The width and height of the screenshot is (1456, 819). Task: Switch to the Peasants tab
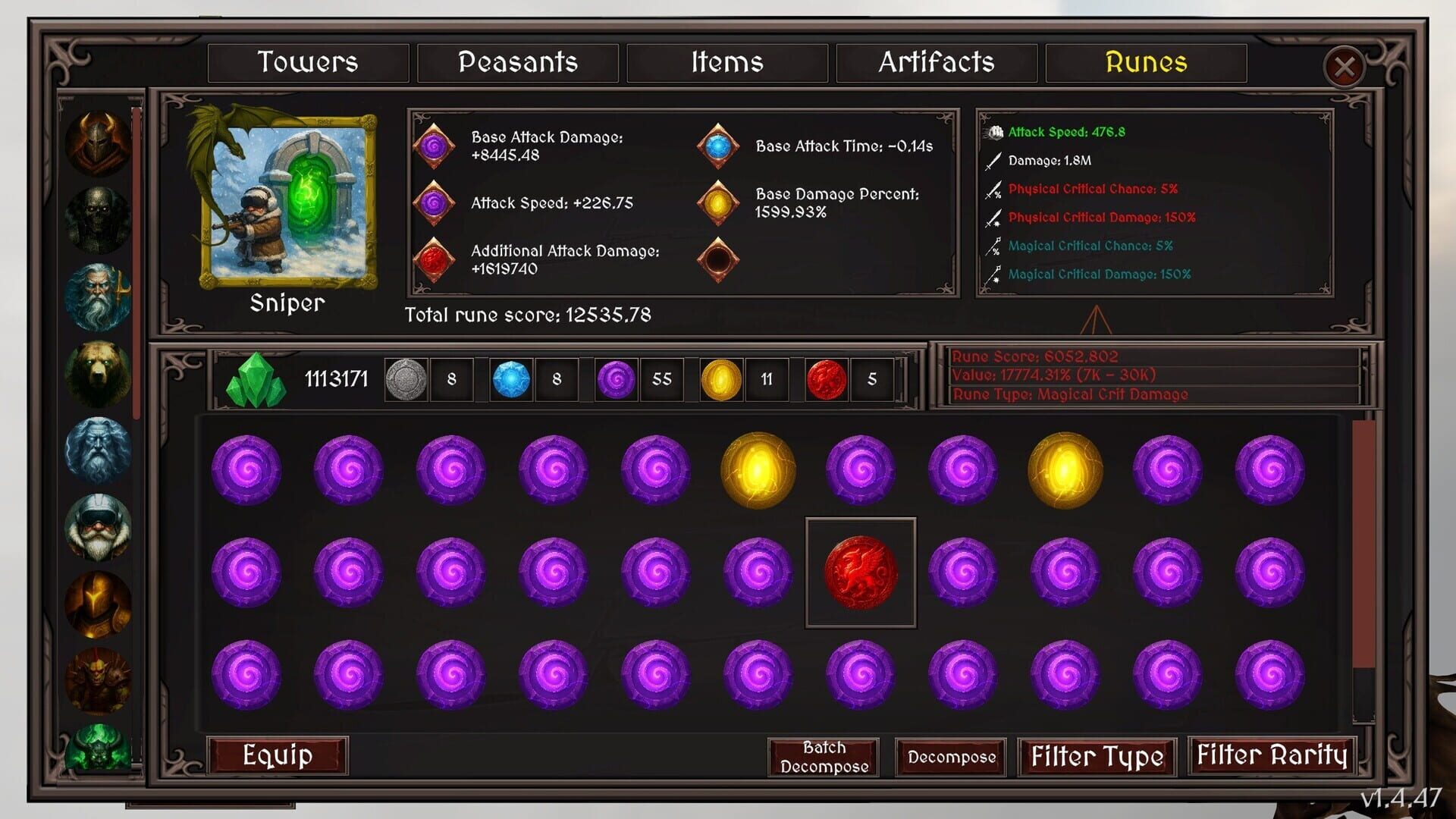coord(519,63)
